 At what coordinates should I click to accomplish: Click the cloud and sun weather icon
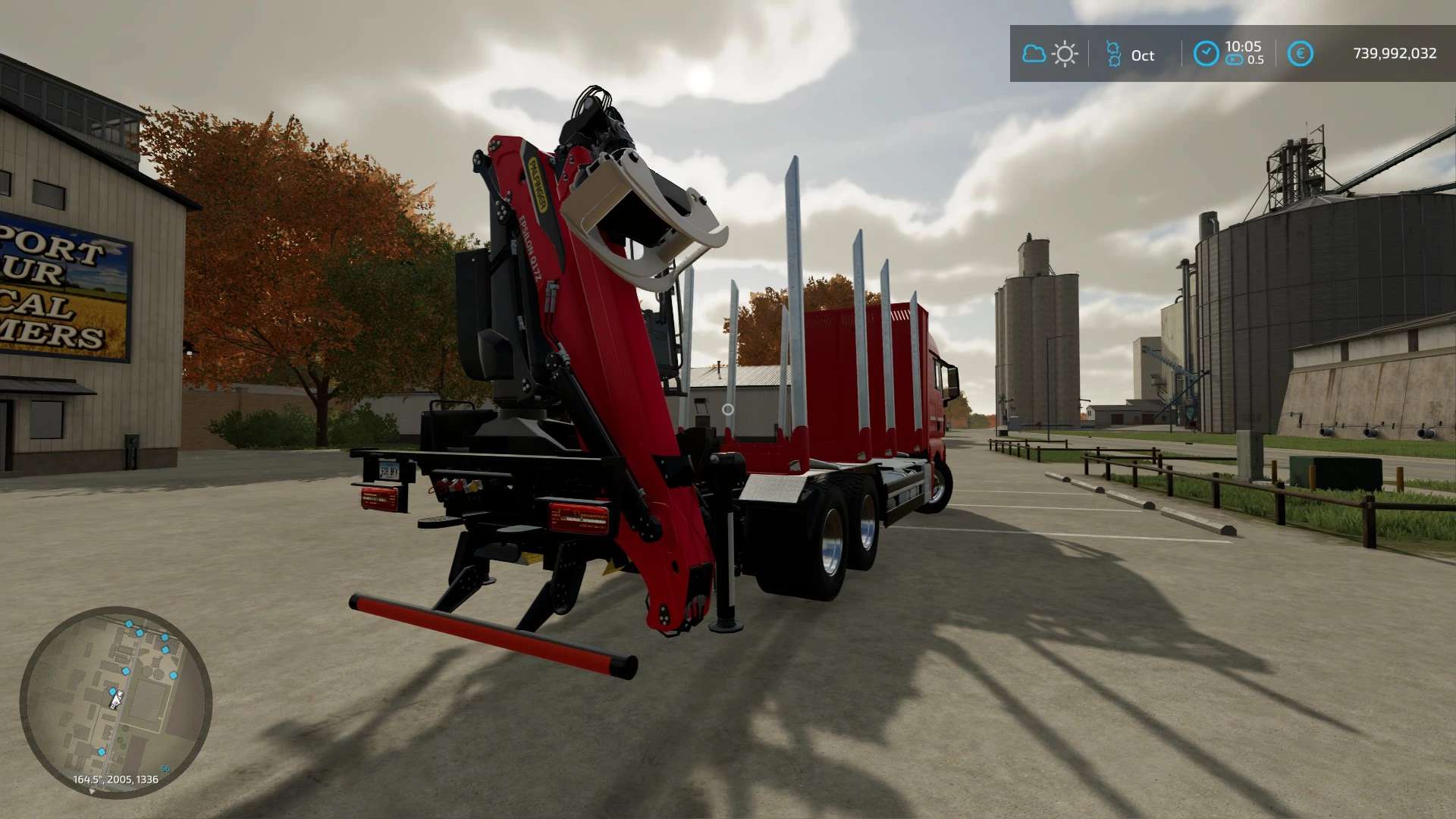click(x=1050, y=54)
